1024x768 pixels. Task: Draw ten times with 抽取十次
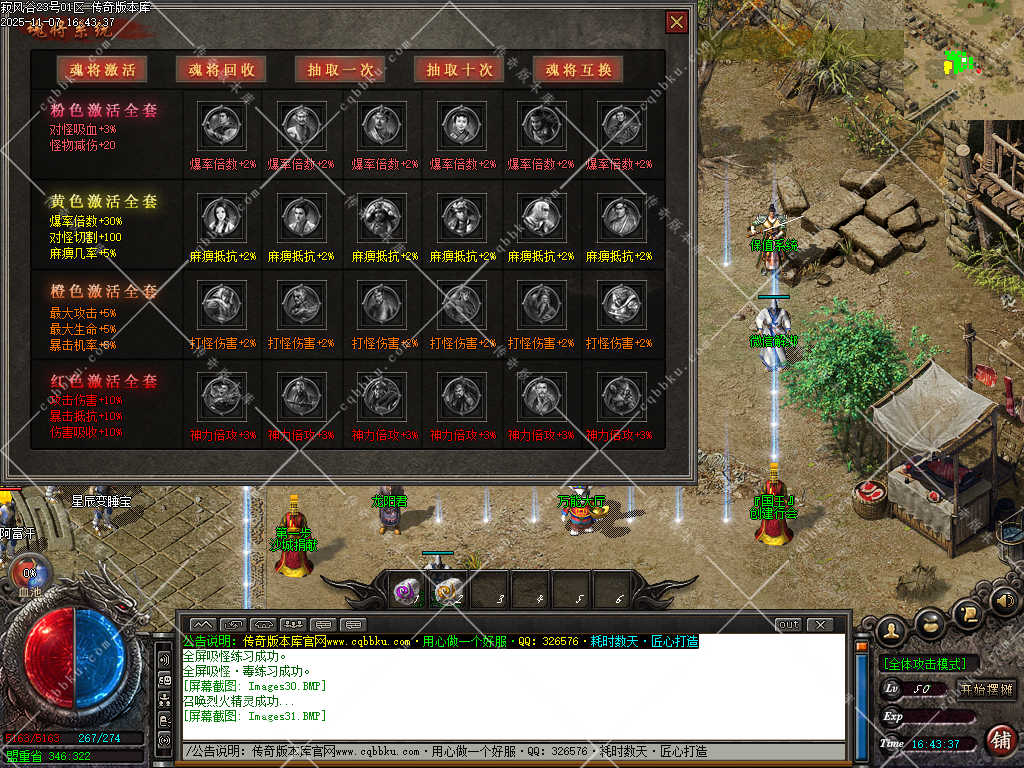pos(459,69)
